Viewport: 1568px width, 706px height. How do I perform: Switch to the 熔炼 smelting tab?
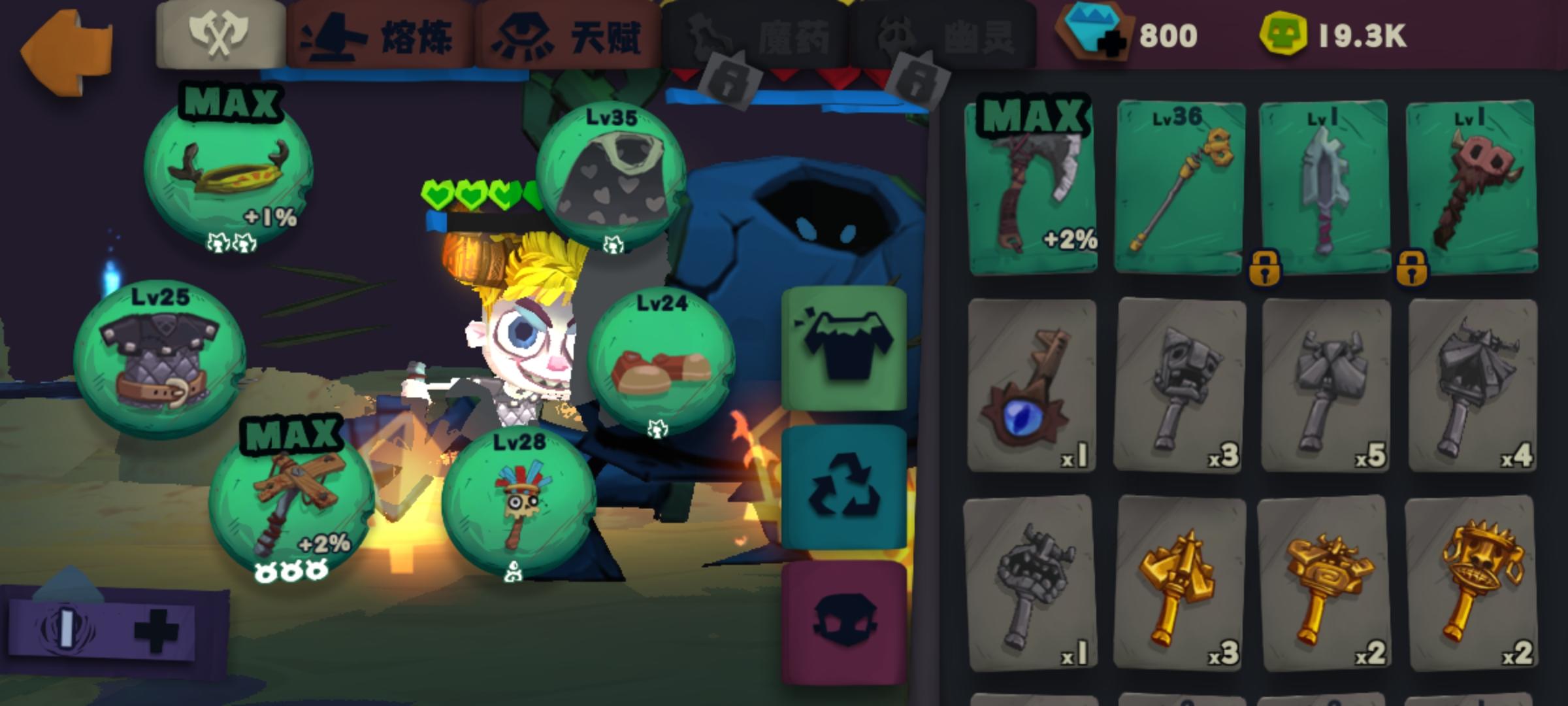[379, 33]
